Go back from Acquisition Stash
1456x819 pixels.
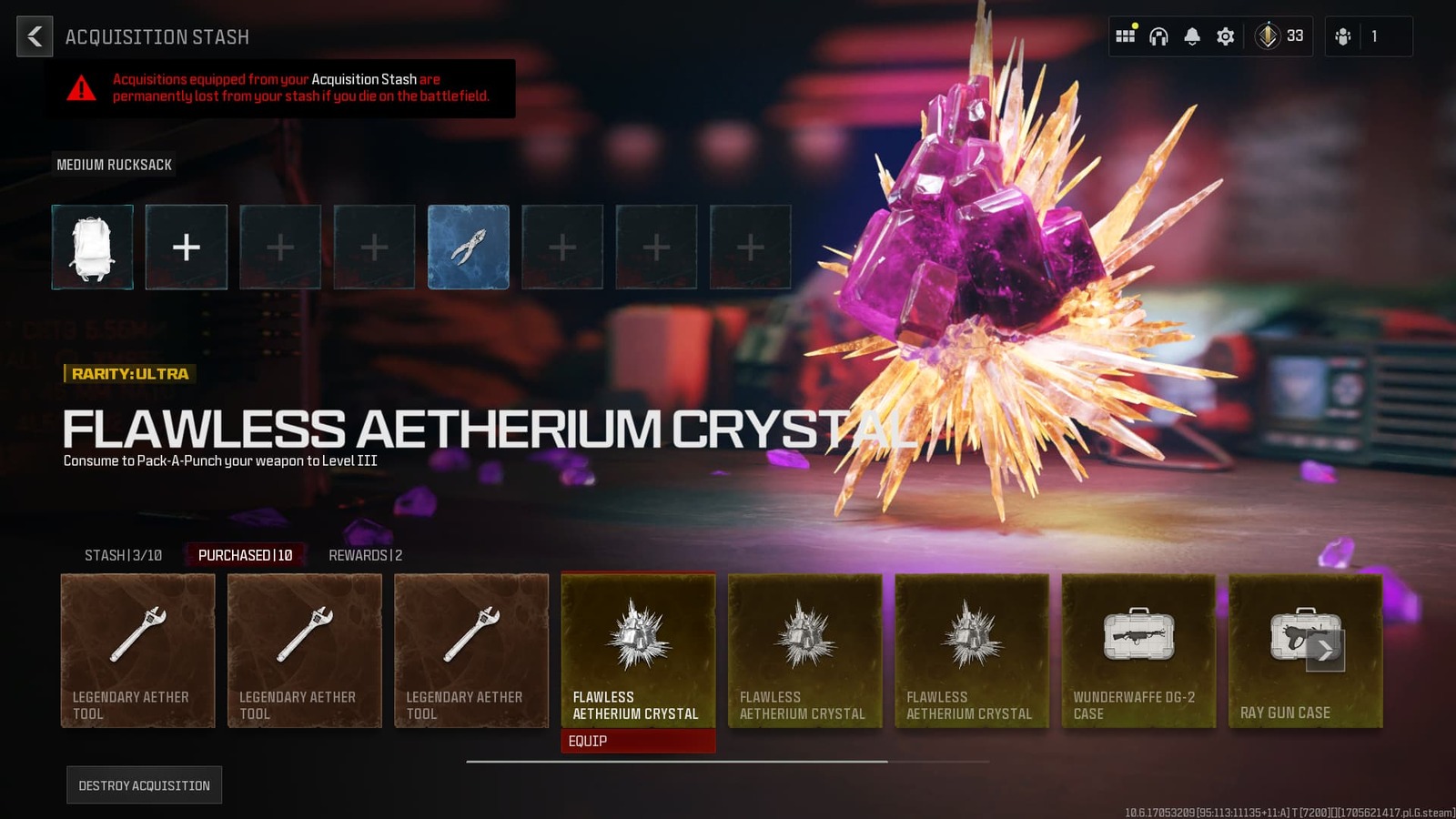coord(35,36)
